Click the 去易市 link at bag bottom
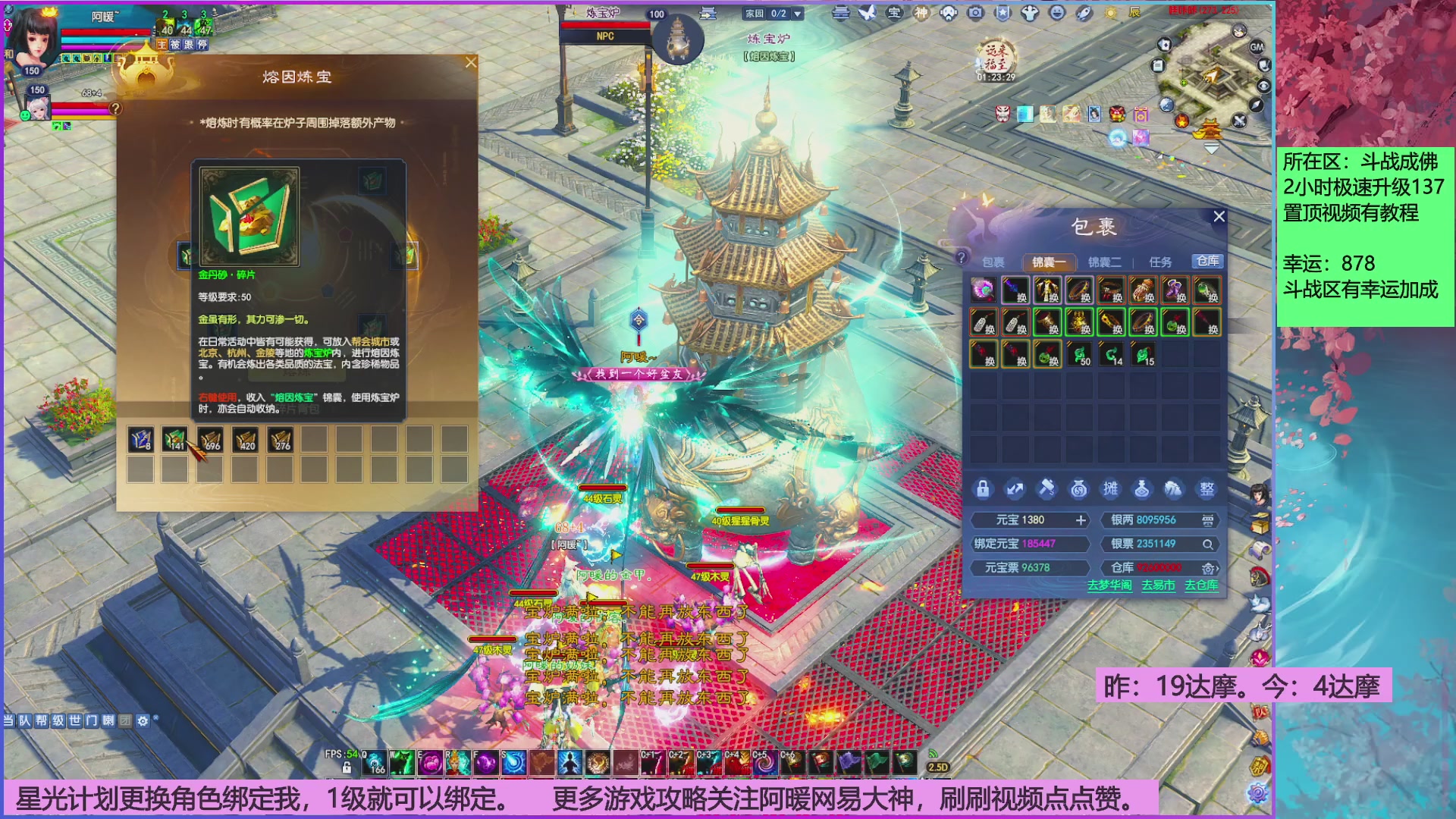The height and width of the screenshot is (819, 1456). coord(1158,585)
